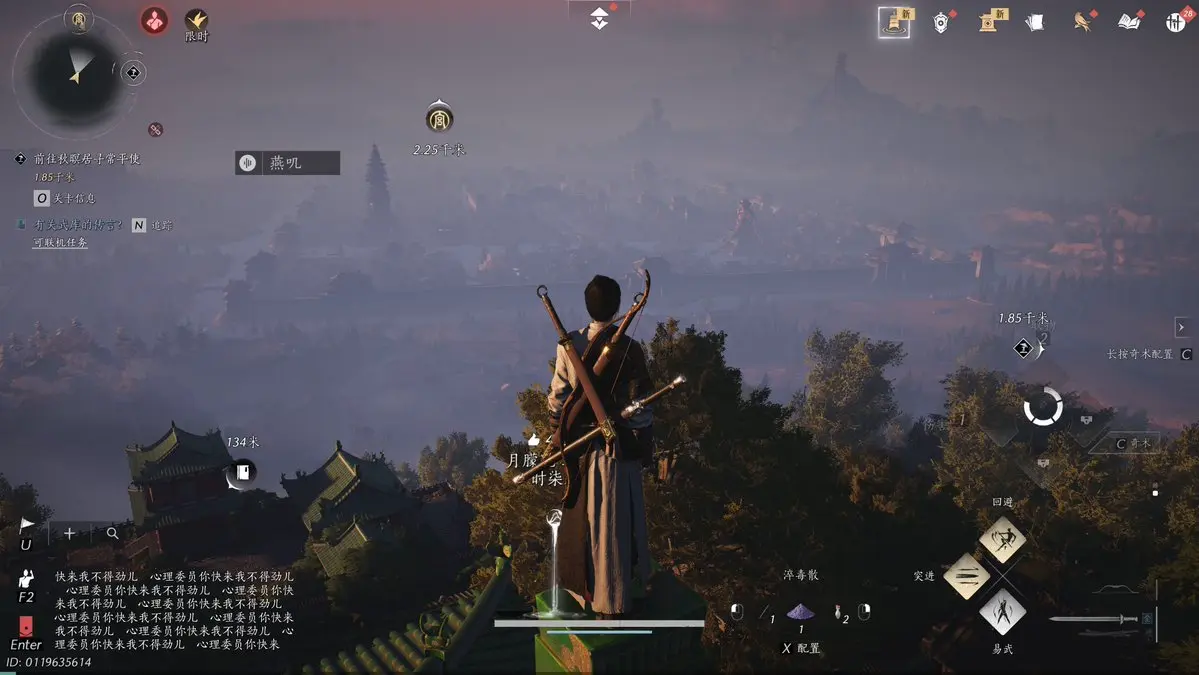Open the pagoda icon marked 新

click(893, 21)
